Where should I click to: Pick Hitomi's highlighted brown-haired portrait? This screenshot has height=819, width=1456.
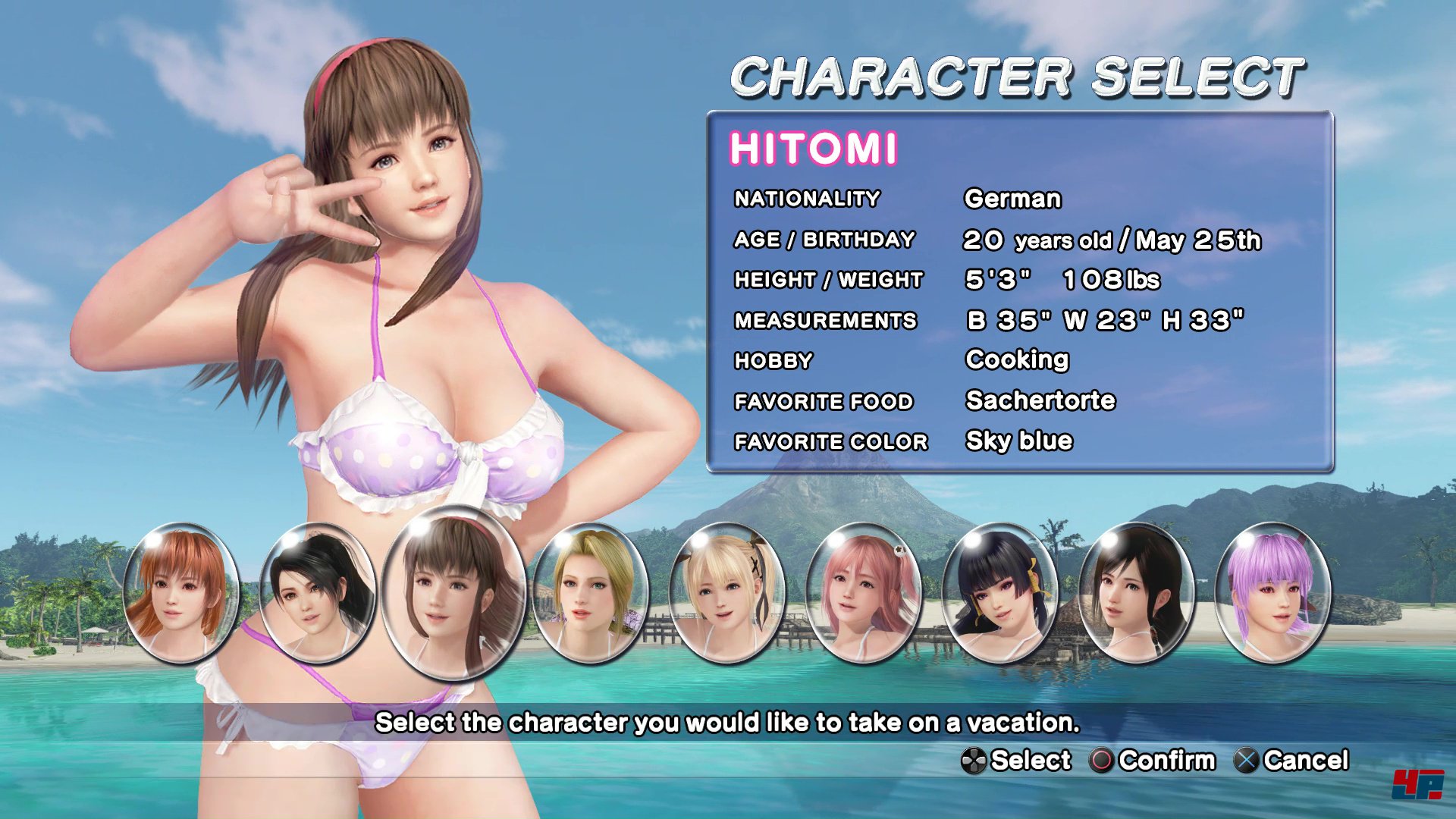[453, 592]
